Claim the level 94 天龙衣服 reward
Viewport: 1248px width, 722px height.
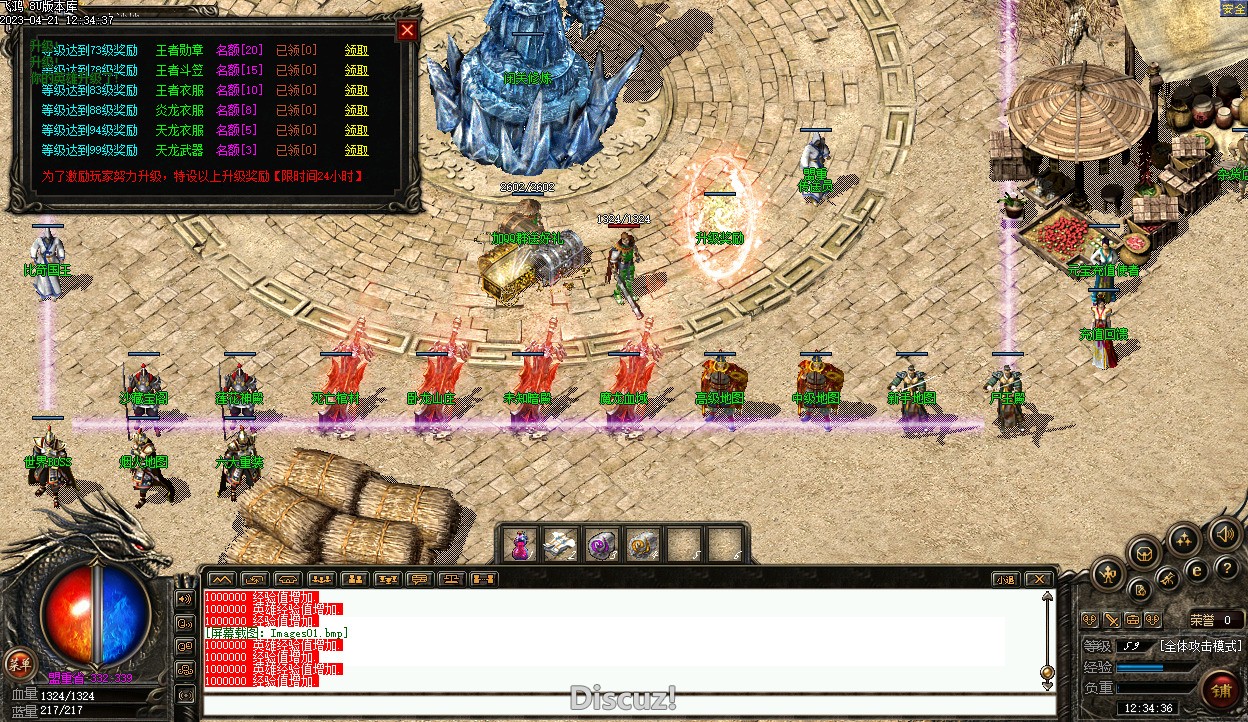(x=356, y=130)
